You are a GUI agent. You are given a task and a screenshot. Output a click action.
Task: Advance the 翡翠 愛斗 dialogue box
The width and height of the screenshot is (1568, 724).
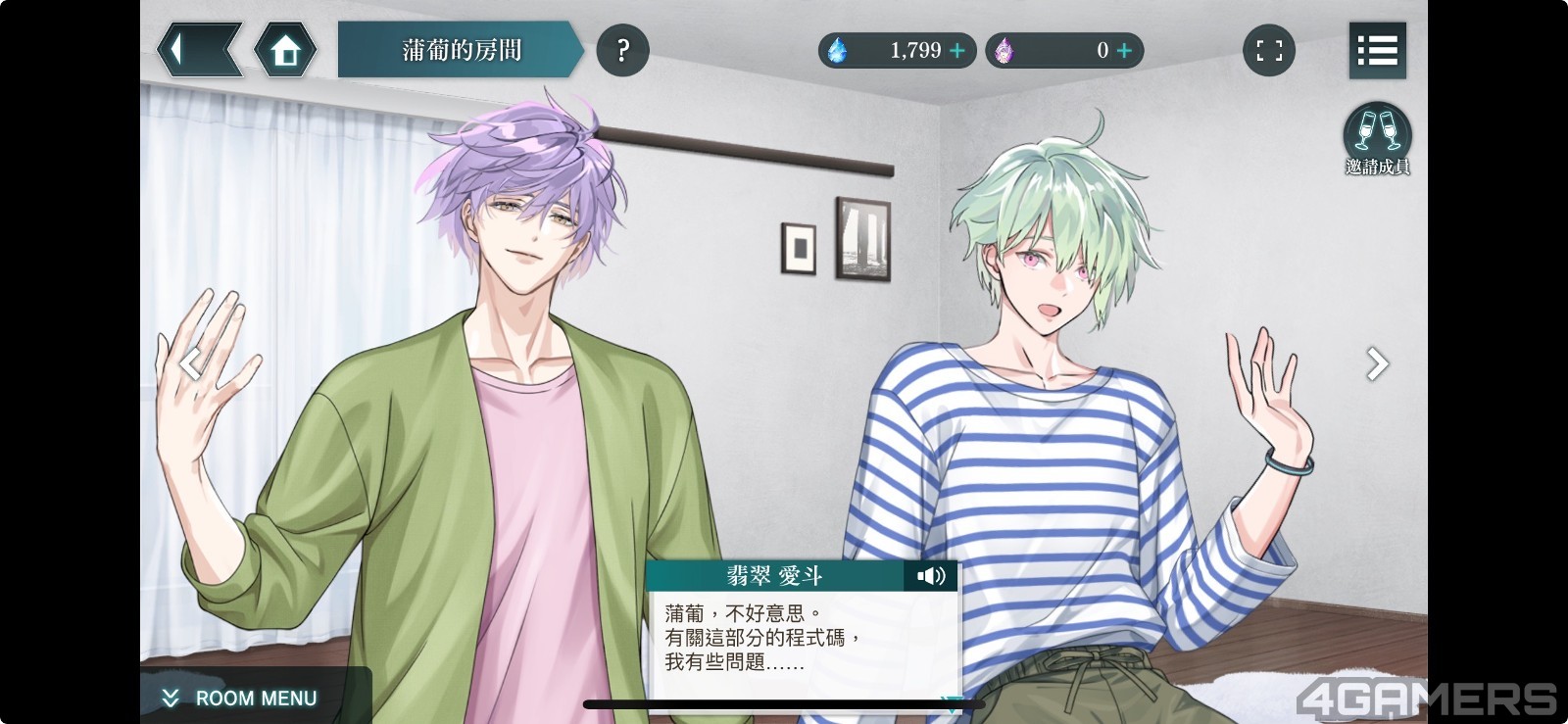[x=802, y=642]
